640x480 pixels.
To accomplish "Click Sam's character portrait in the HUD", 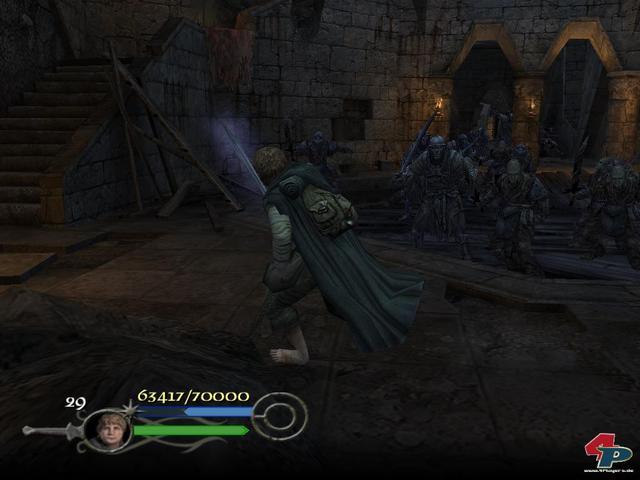I will 107,428.
